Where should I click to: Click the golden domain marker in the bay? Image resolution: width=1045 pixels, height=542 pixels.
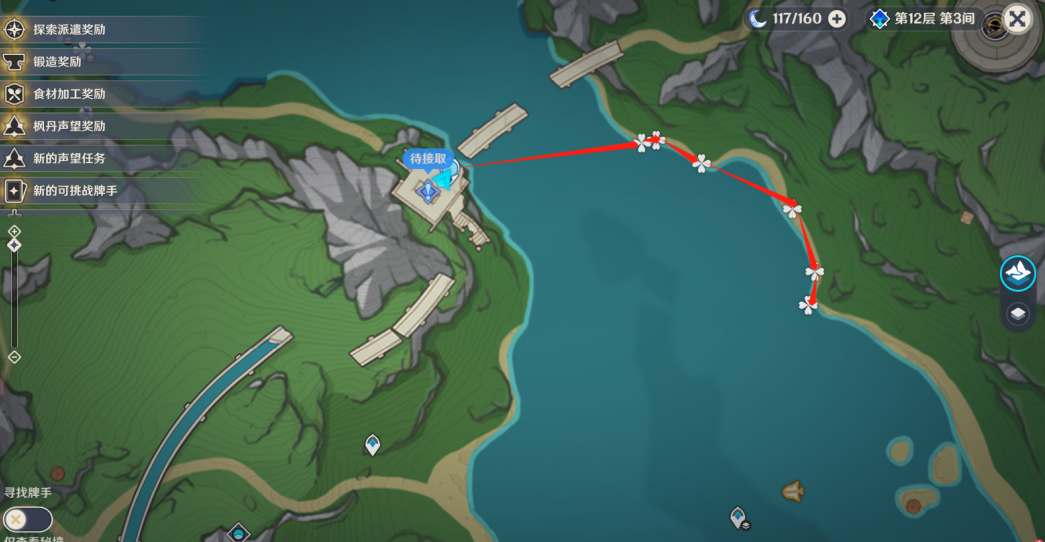click(794, 491)
